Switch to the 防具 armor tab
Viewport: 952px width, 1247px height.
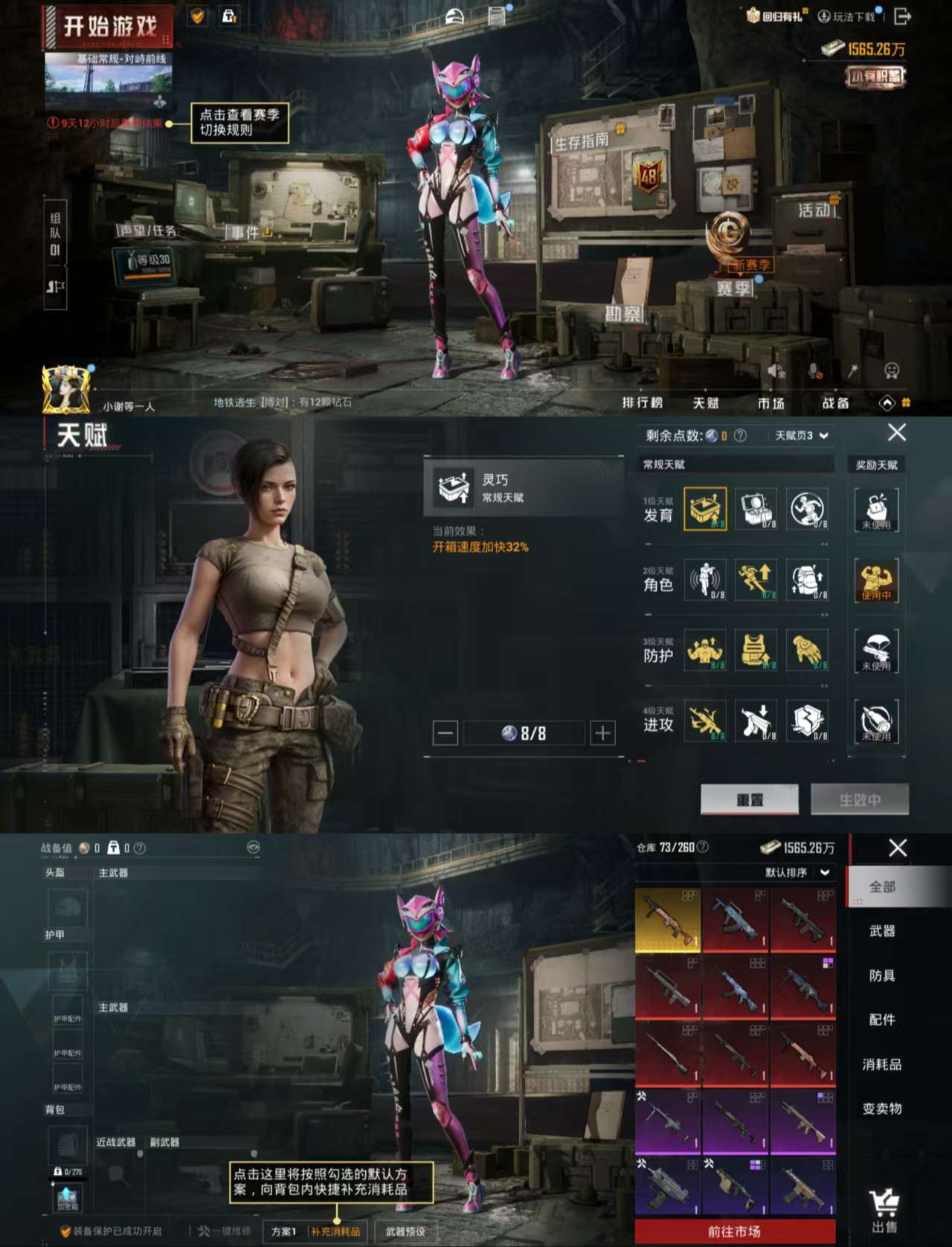coord(882,976)
